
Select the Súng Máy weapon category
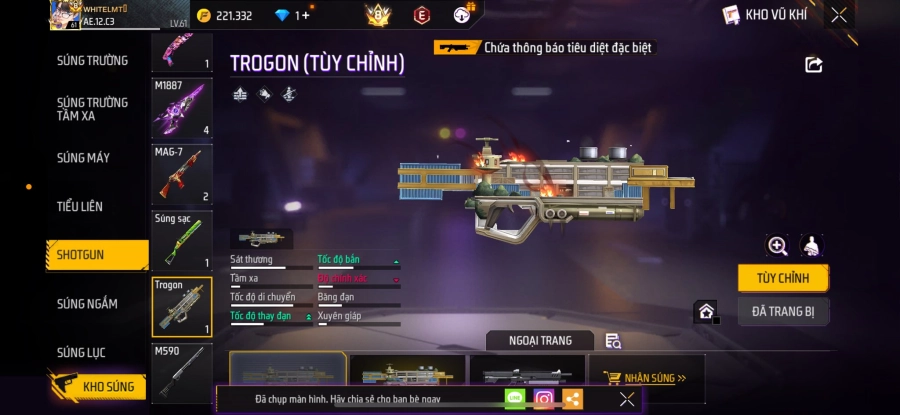[x=84, y=158]
